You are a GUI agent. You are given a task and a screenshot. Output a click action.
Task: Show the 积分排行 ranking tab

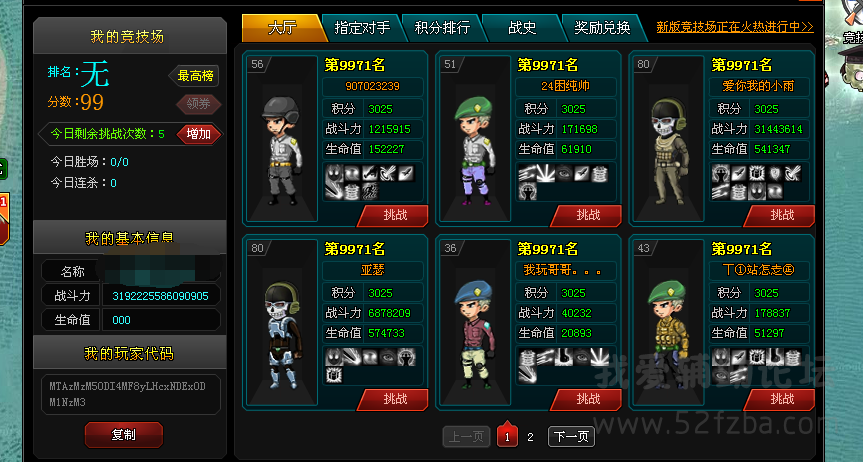pos(442,27)
